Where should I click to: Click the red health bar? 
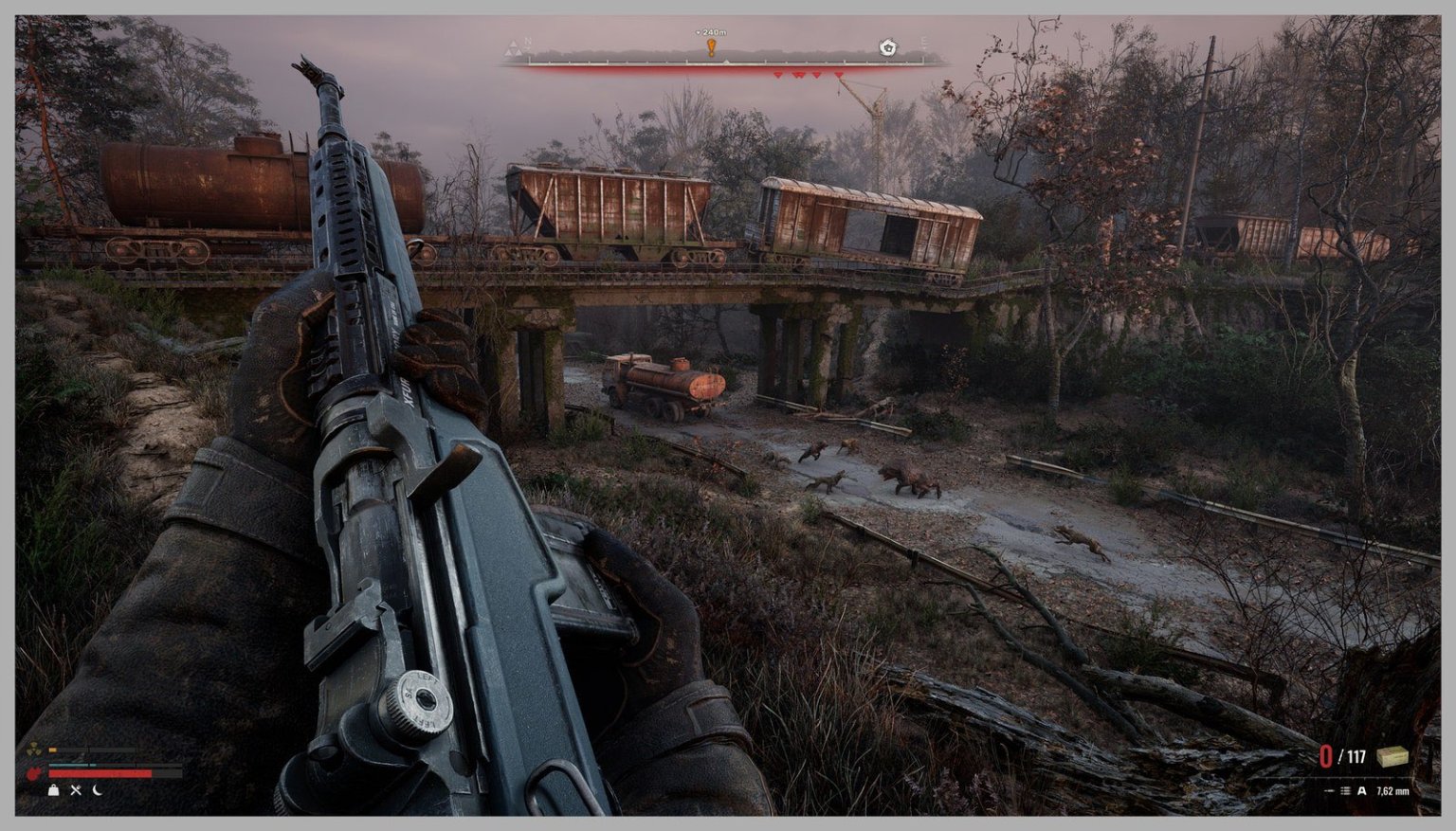(x=100, y=774)
